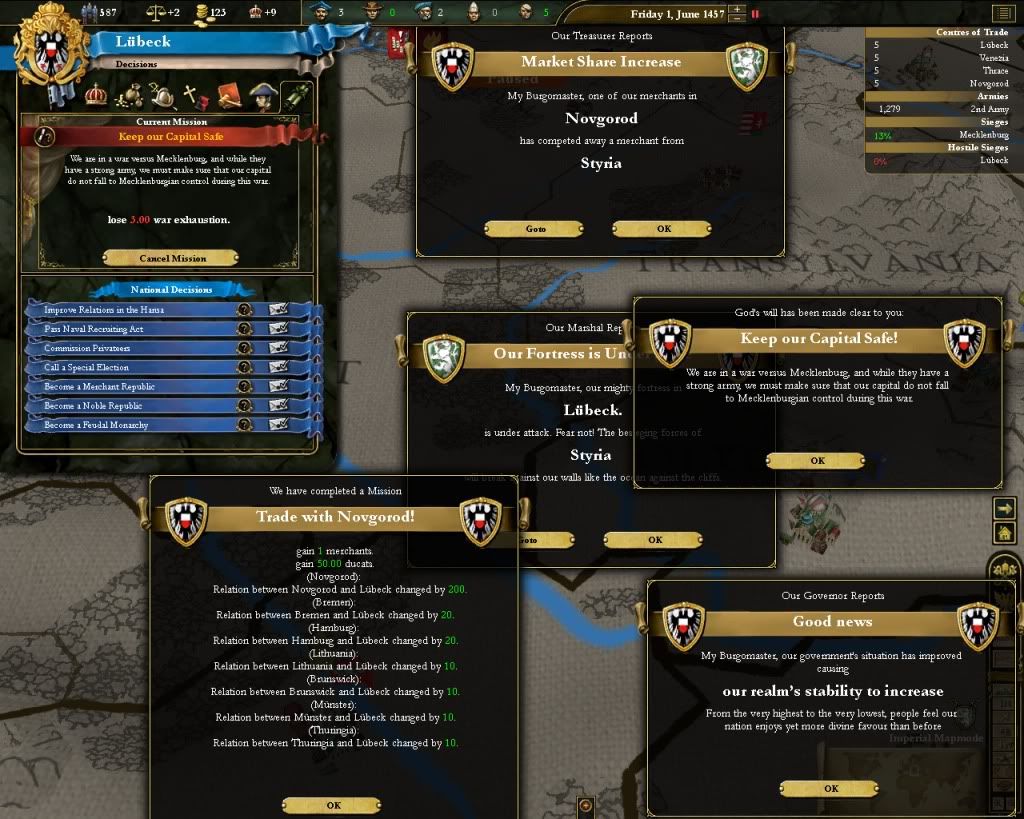
Task: Cancel the current mission
Action: pos(174,258)
